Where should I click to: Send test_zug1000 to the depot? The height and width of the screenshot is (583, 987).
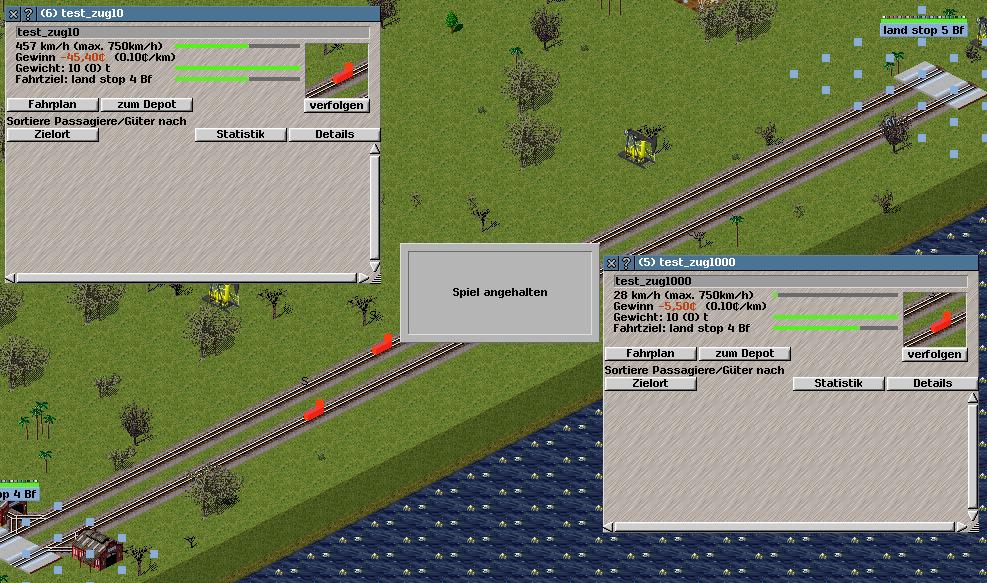point(744,354)
